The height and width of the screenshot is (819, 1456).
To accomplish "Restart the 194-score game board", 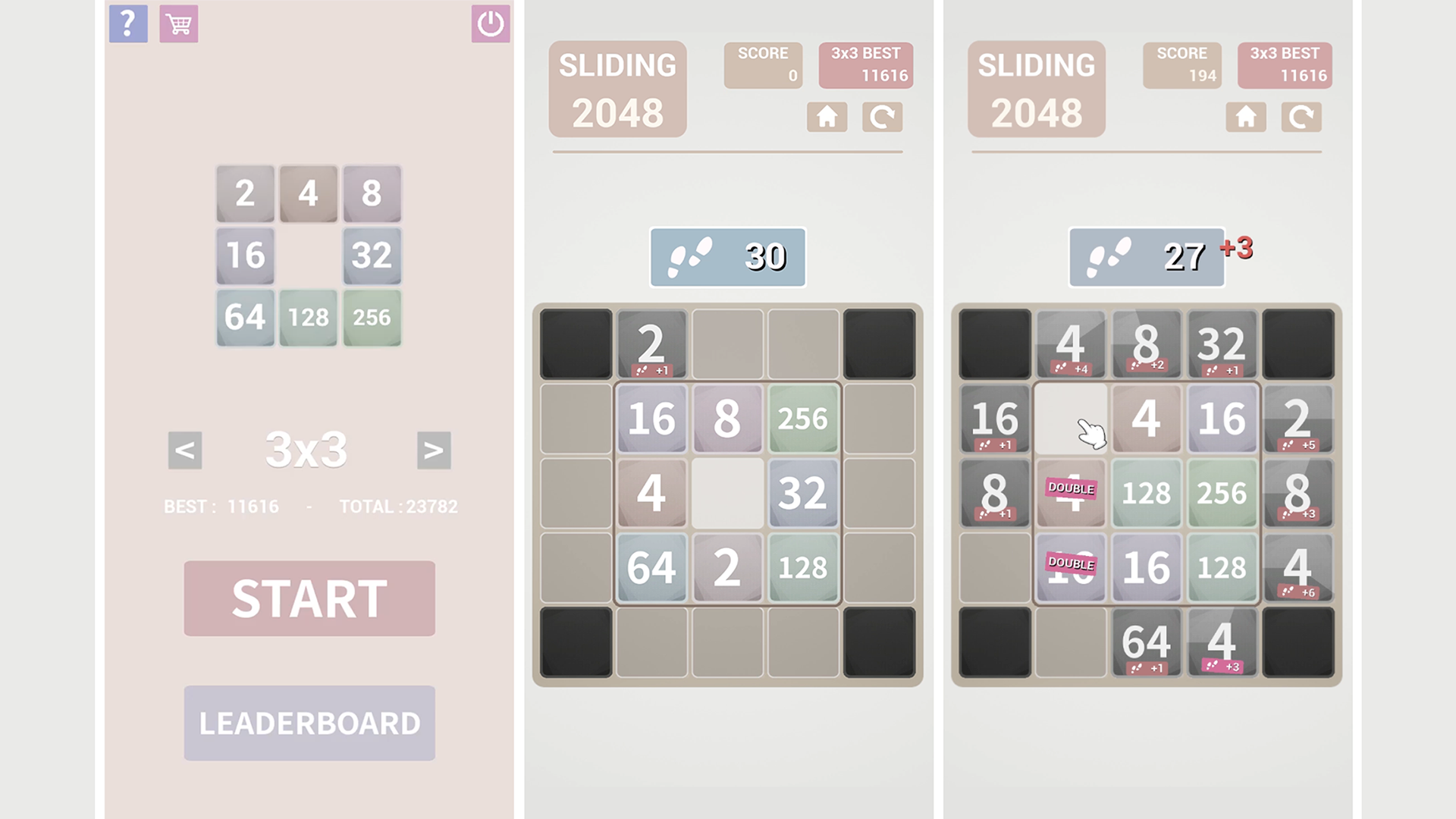I will tap(1301, 118).
